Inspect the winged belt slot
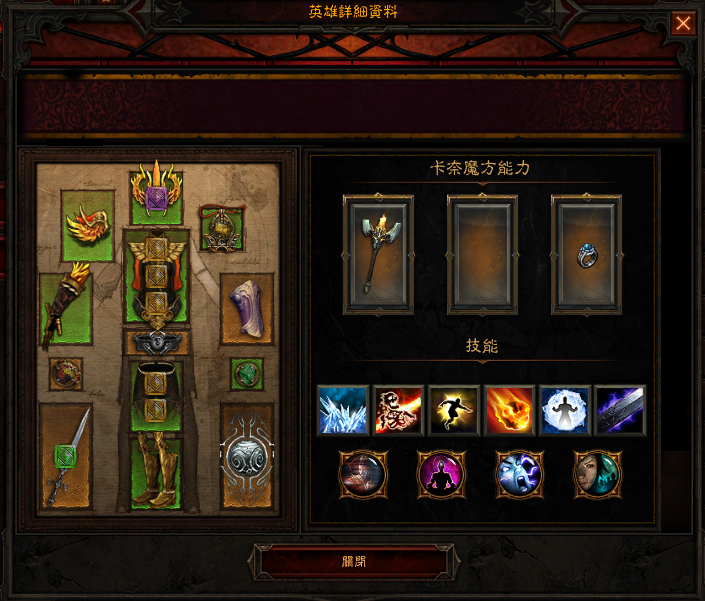 coord(156,343)
